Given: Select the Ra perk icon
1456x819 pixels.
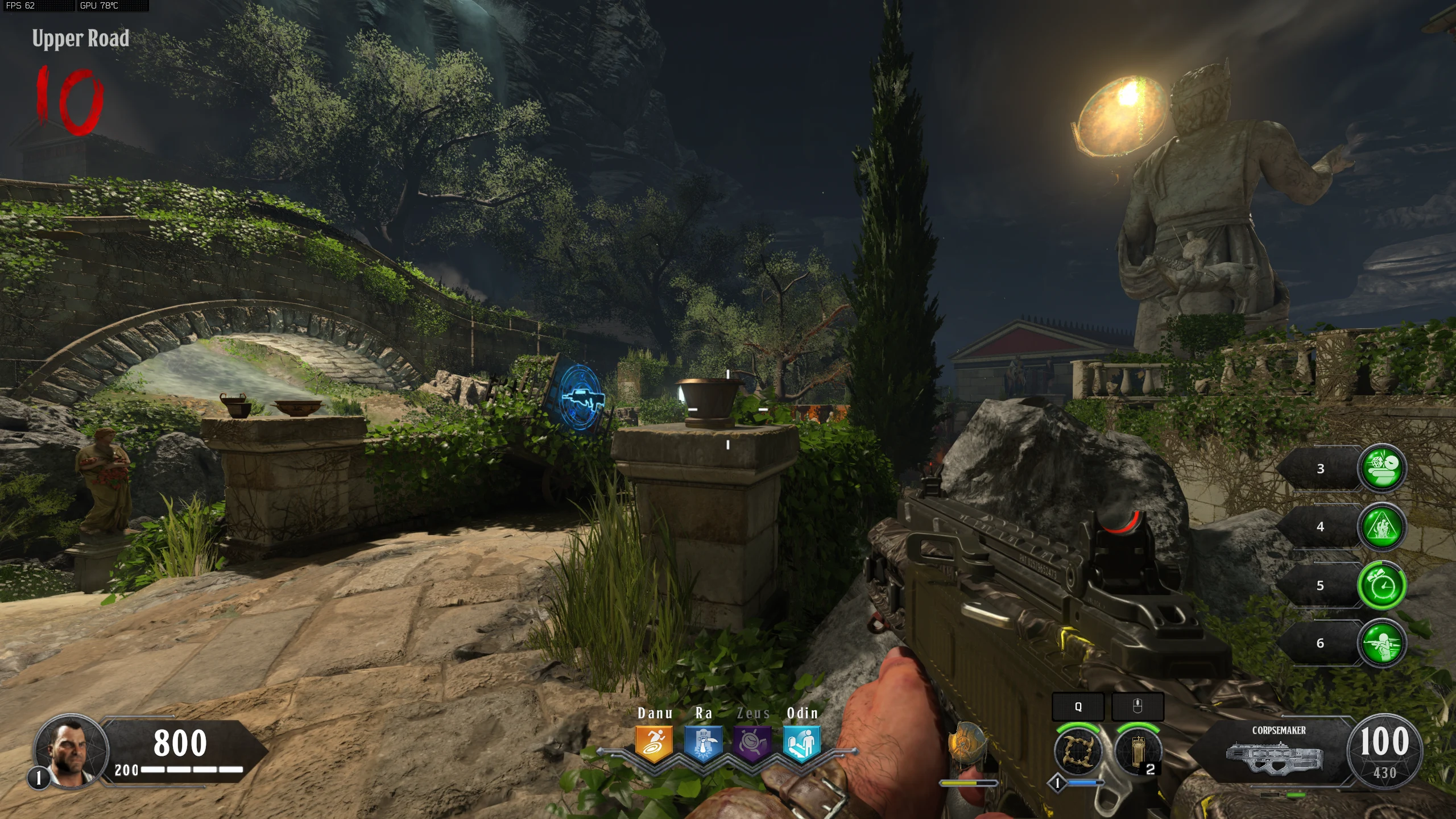Looking at the screenshot, I should (703, 743).
